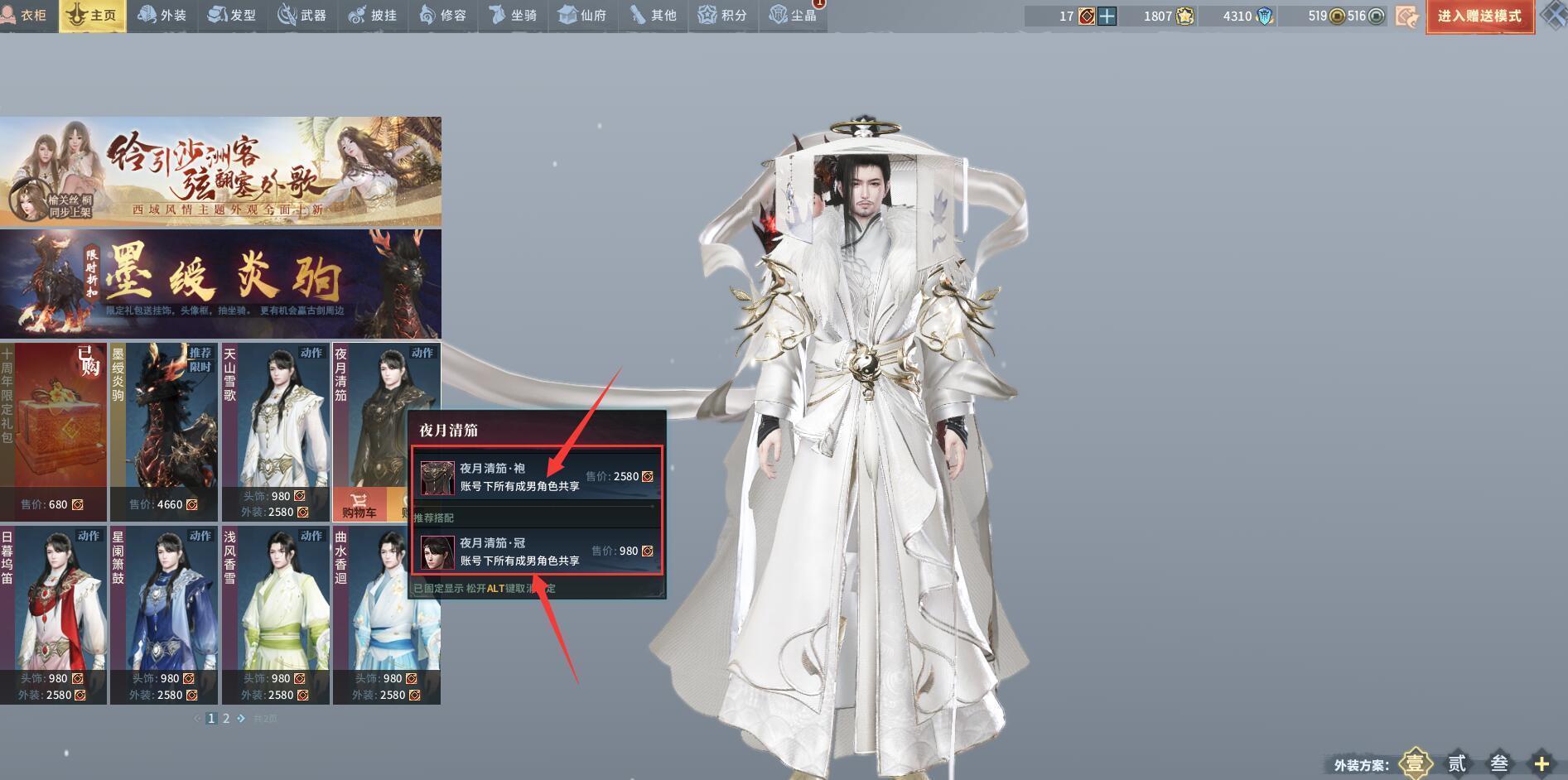1568x780 pixels.
Task: Click the 发型 hairstyle icon
Action: coord(233,15)
